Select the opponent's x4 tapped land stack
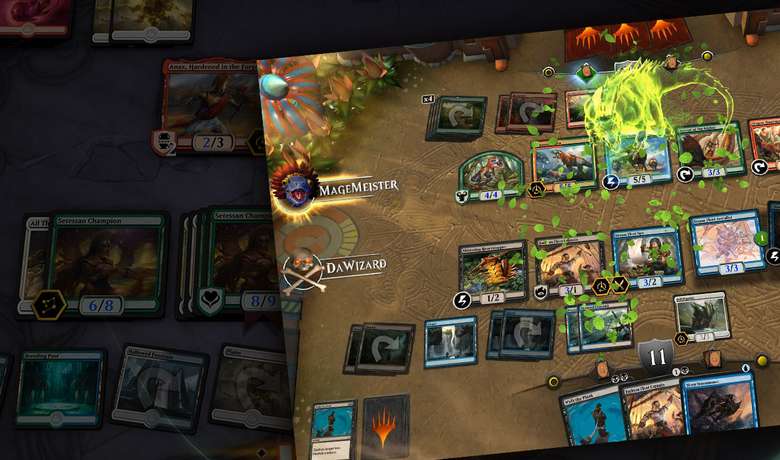 [x=456, y=118]
